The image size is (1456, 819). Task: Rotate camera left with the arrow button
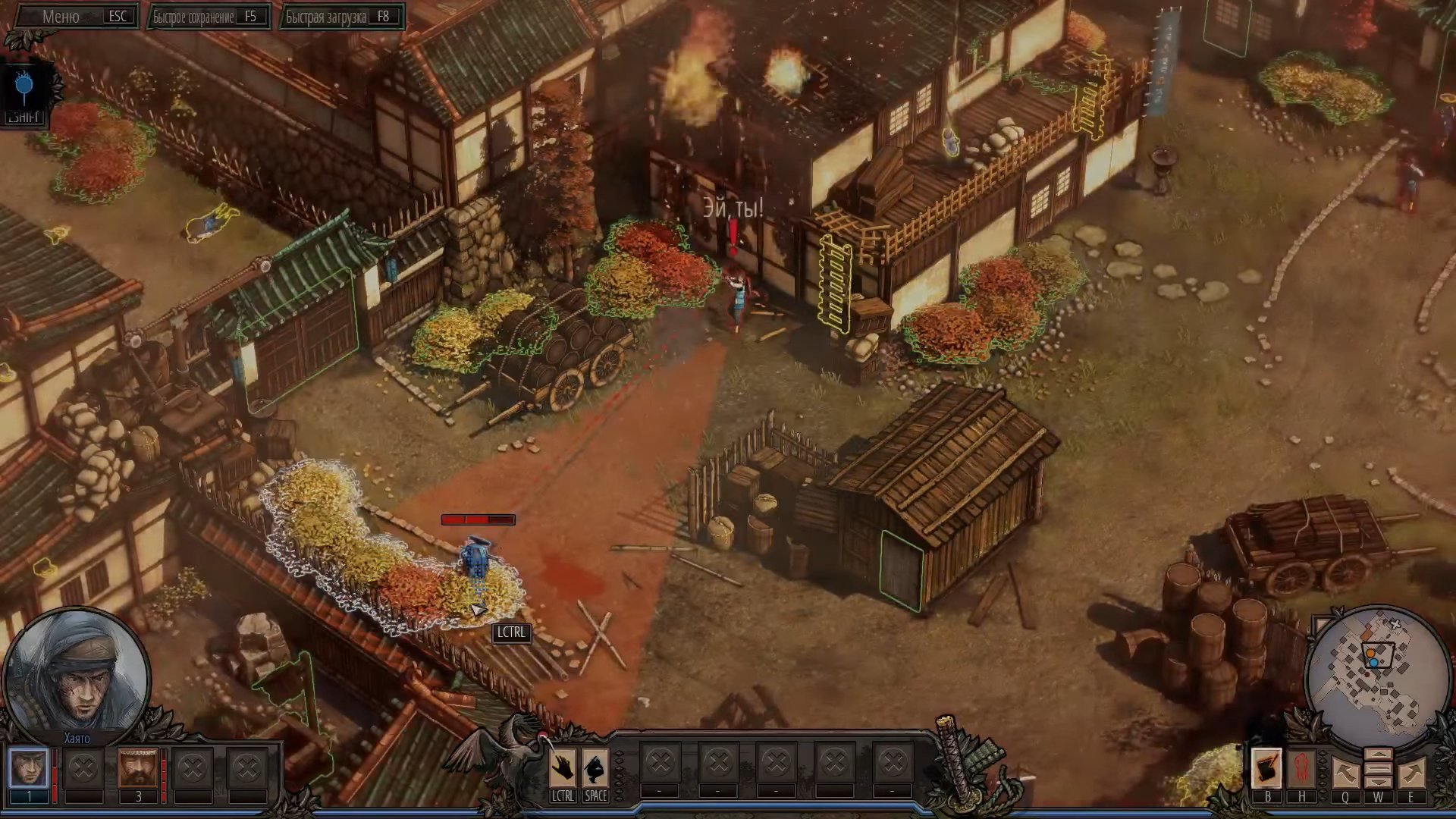[1345, 773]
